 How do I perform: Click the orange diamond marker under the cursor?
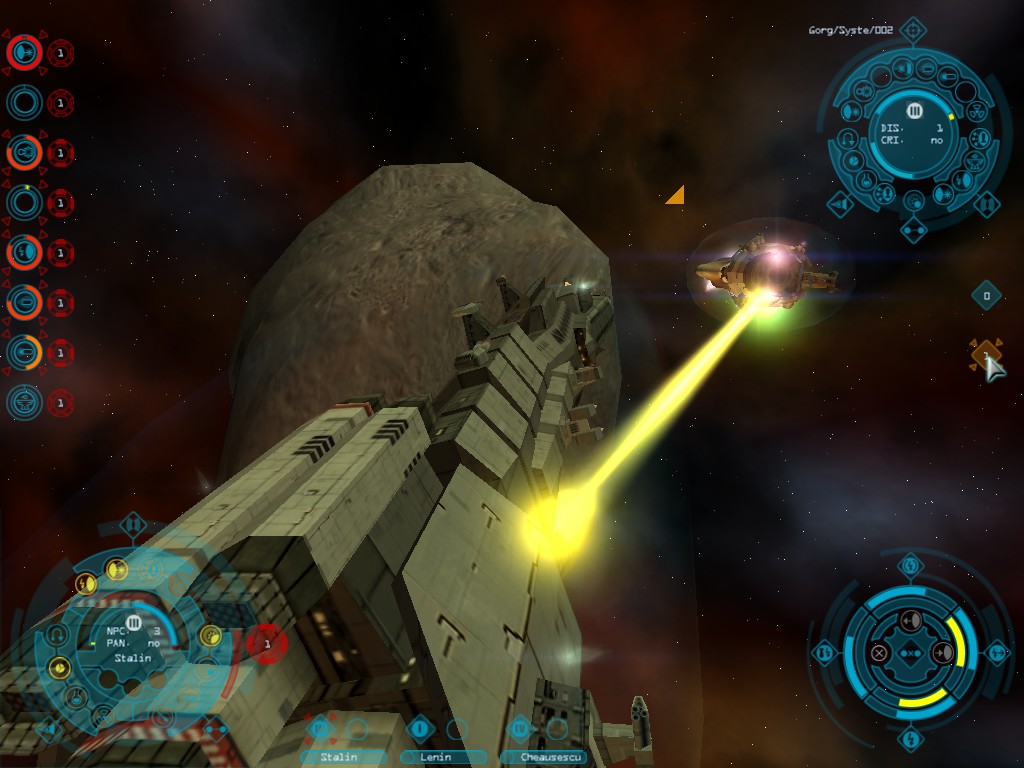[985, 354]
